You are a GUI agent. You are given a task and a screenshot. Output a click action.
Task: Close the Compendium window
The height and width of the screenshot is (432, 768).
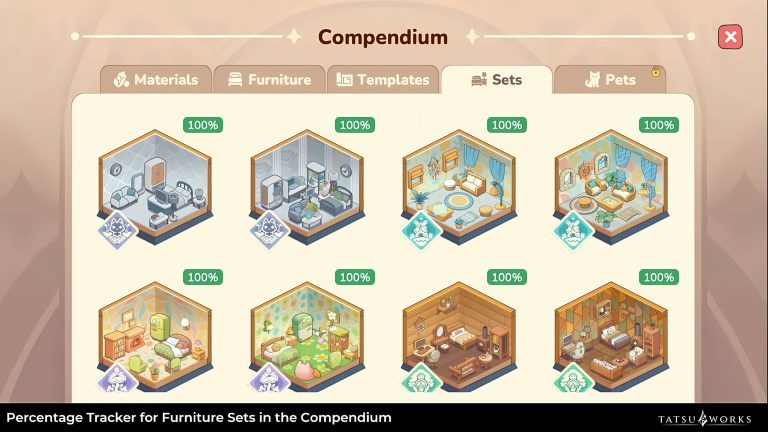[730, 37]
